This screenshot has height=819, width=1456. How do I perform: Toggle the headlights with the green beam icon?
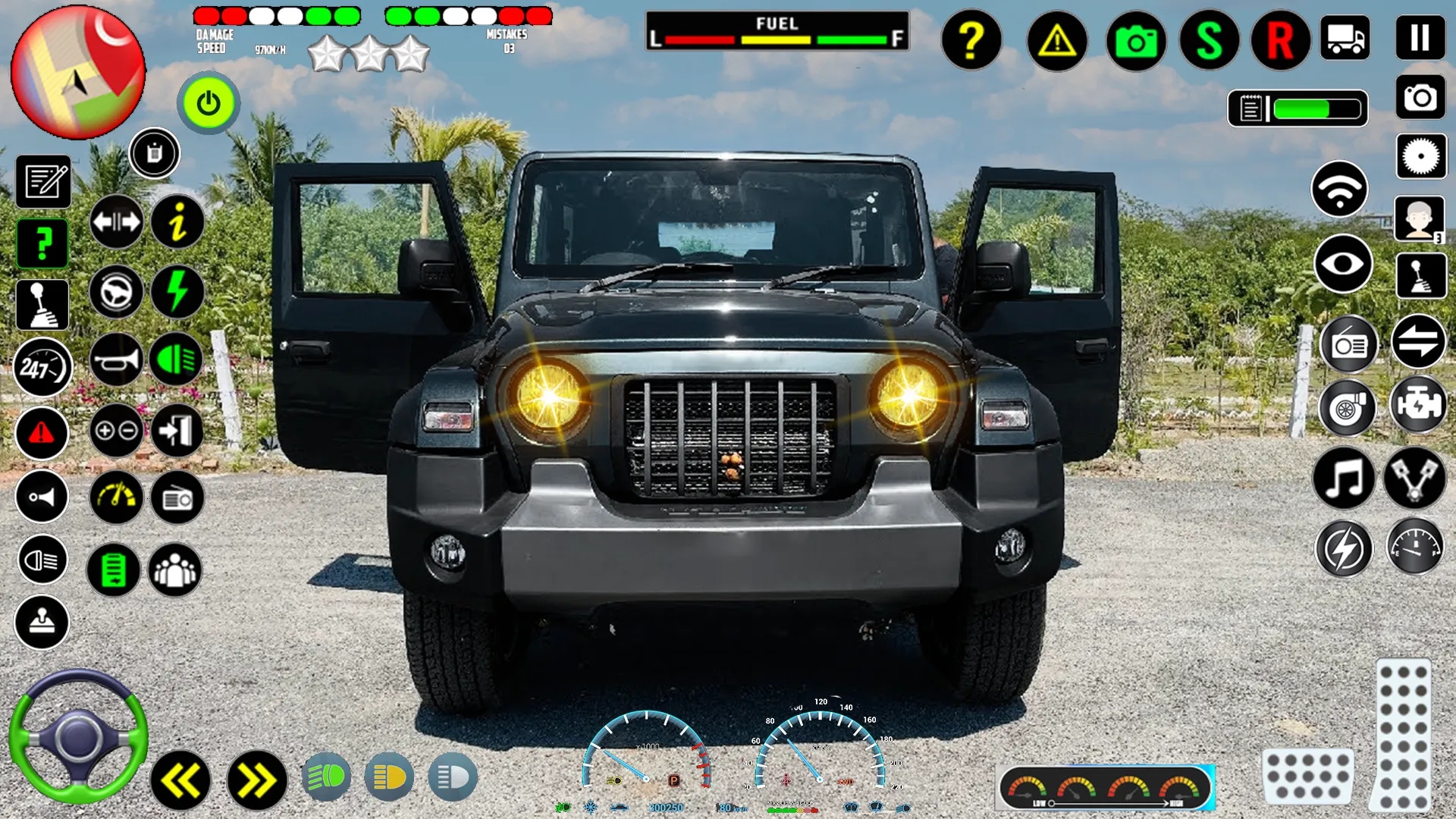(176, 360)
